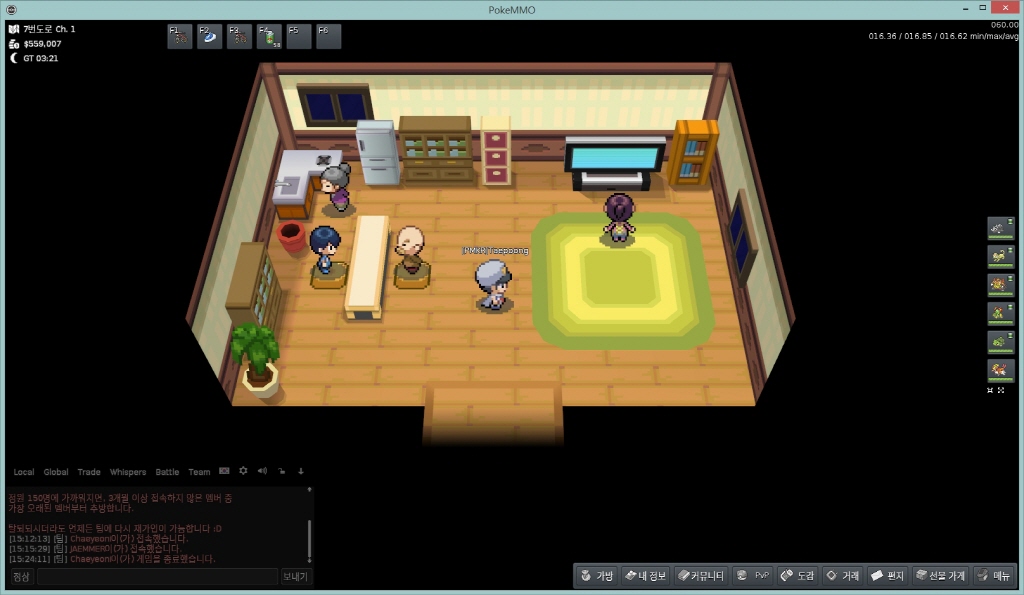Open chat settings gear icon
The height and width of the screenshot is (595, 1024).
click(243, 471)
